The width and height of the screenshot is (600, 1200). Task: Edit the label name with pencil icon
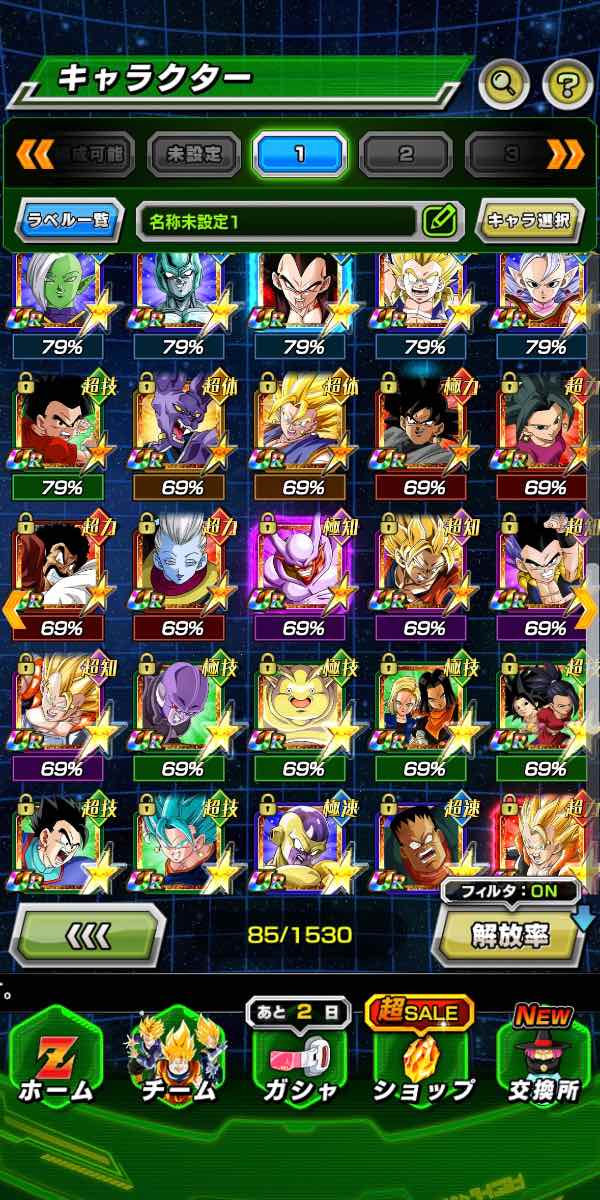(x=440, y=219)
